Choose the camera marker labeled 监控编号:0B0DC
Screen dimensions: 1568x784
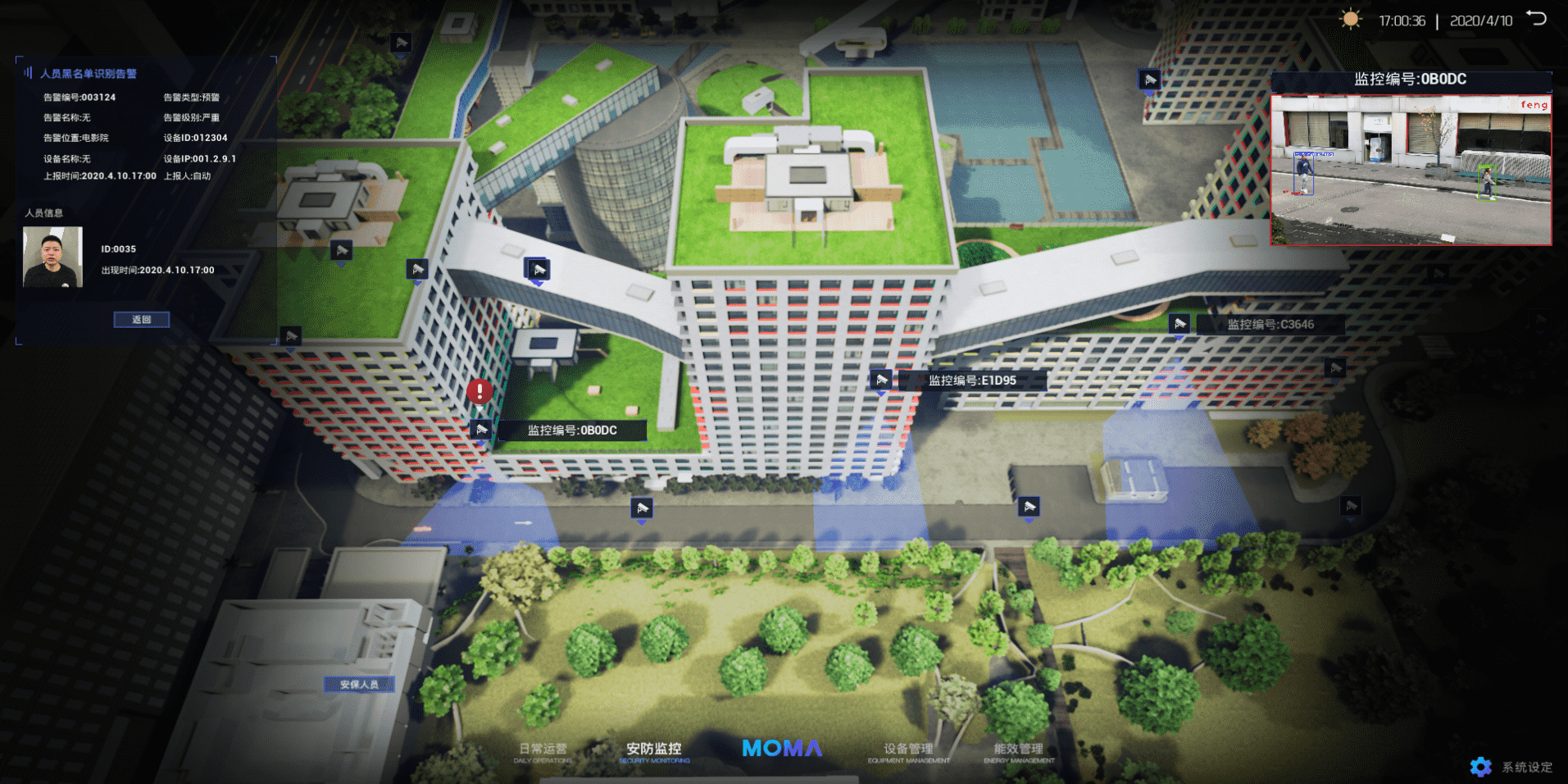pyautogui.click(x=482, y=430)
